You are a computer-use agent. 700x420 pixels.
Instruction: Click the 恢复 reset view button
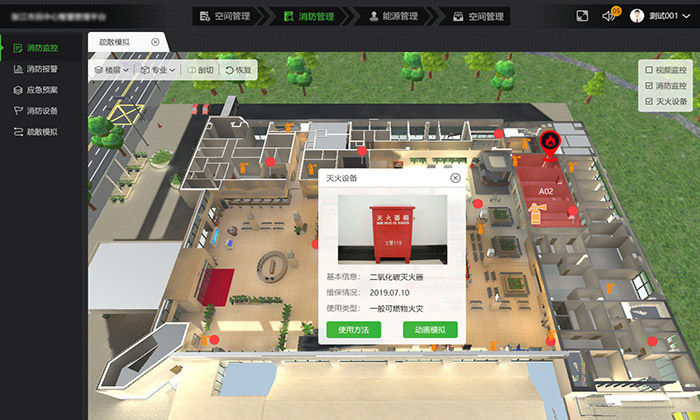[240, 71]
